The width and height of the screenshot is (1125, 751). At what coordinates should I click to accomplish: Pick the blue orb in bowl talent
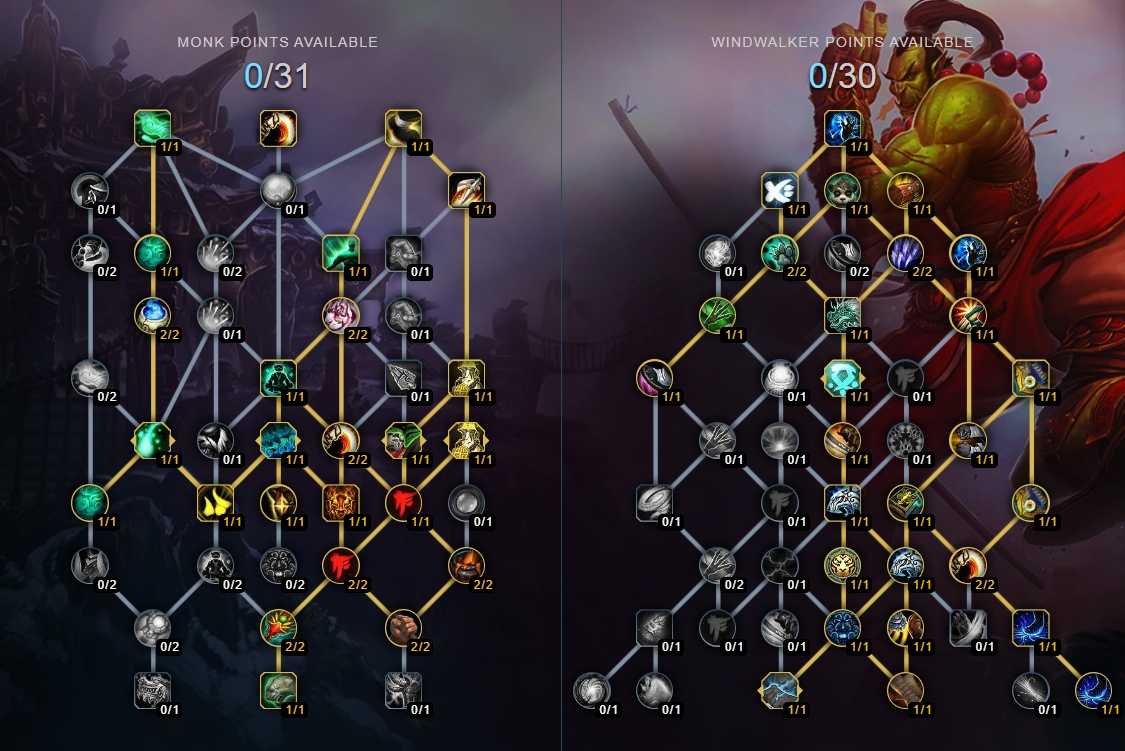pyautogui.click(x=152, y=315)
